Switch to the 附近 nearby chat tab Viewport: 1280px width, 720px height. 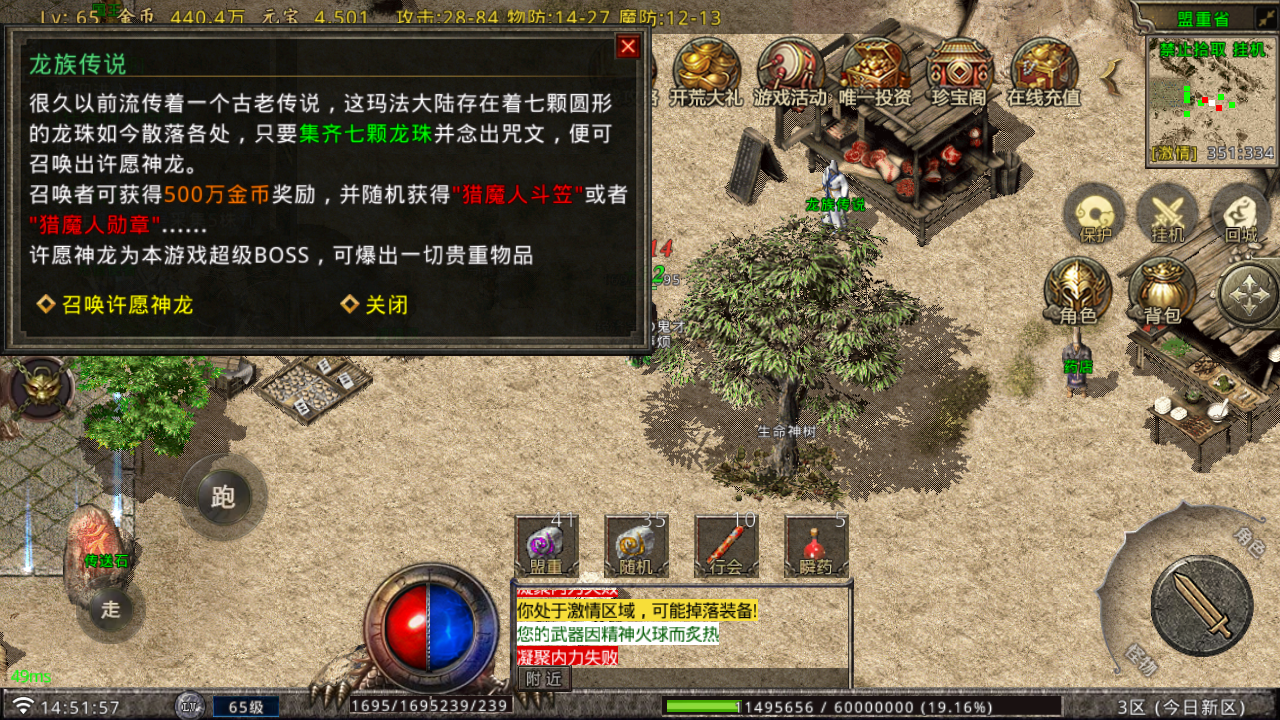click(543, 678)
